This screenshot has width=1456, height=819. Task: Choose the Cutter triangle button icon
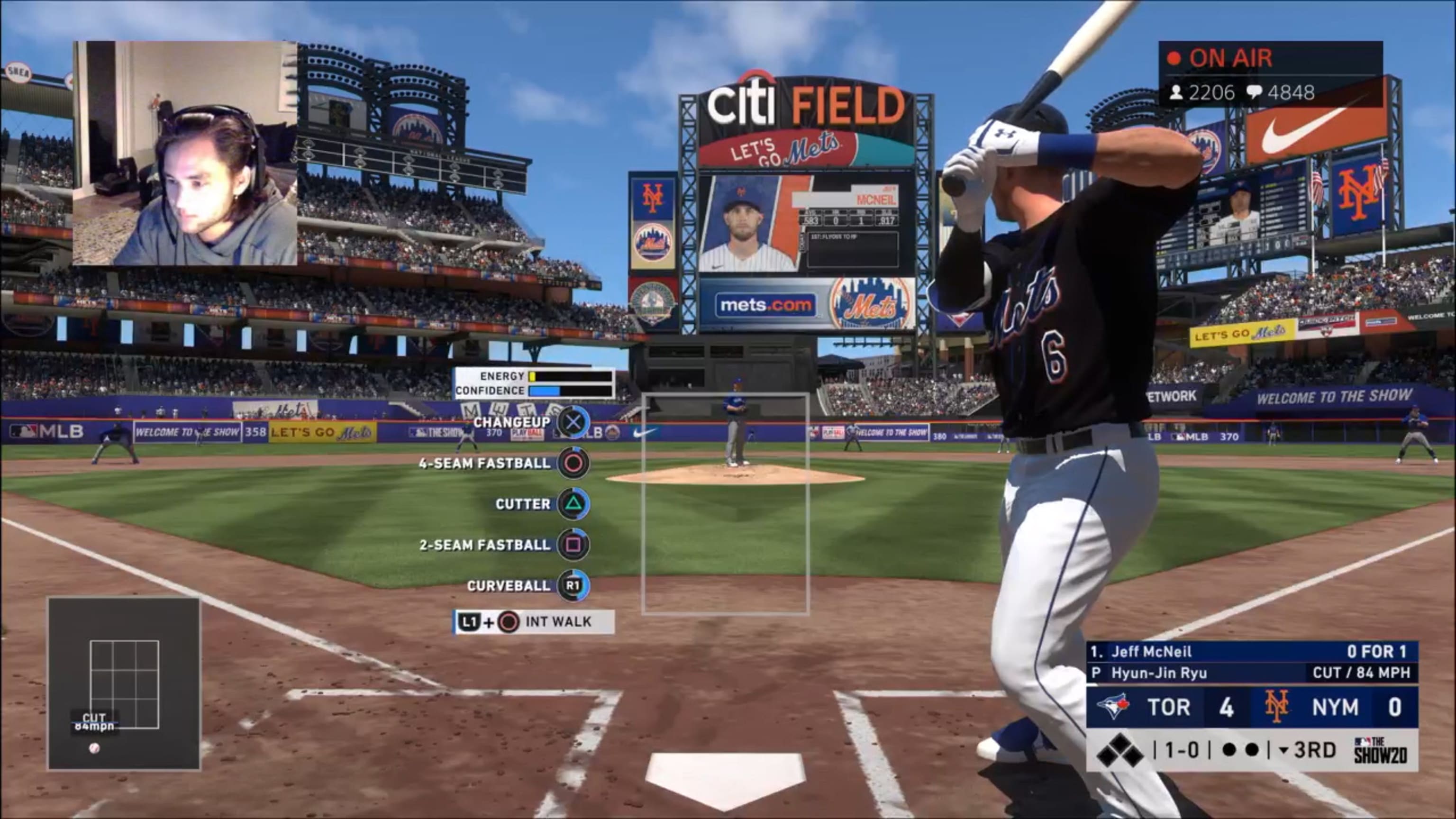[573, 504]
